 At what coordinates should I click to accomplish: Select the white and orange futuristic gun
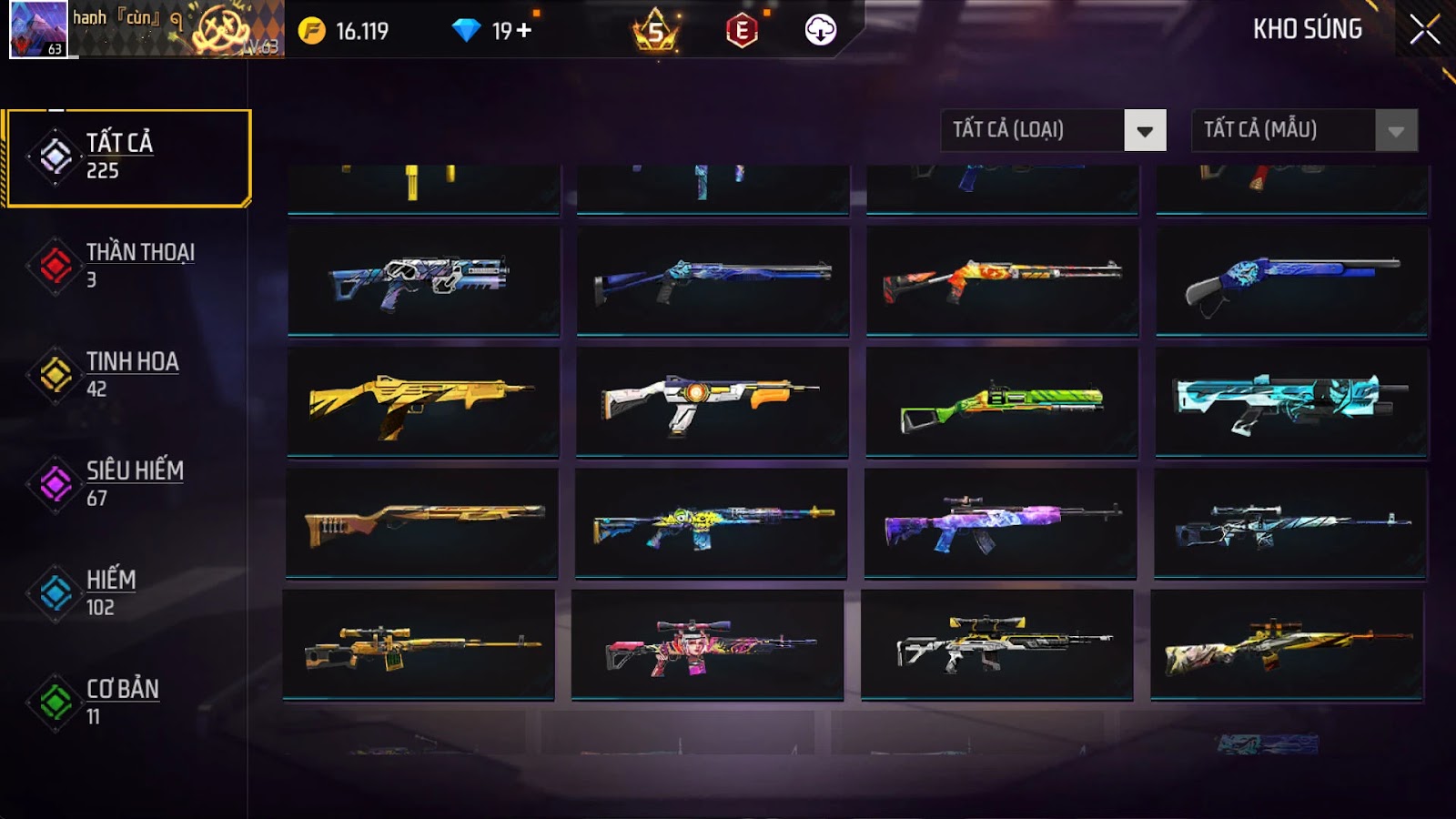(712, 401)
